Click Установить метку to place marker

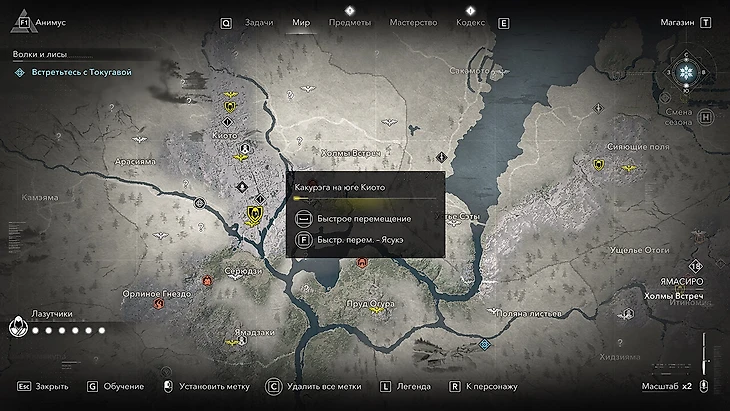[212, 385]
